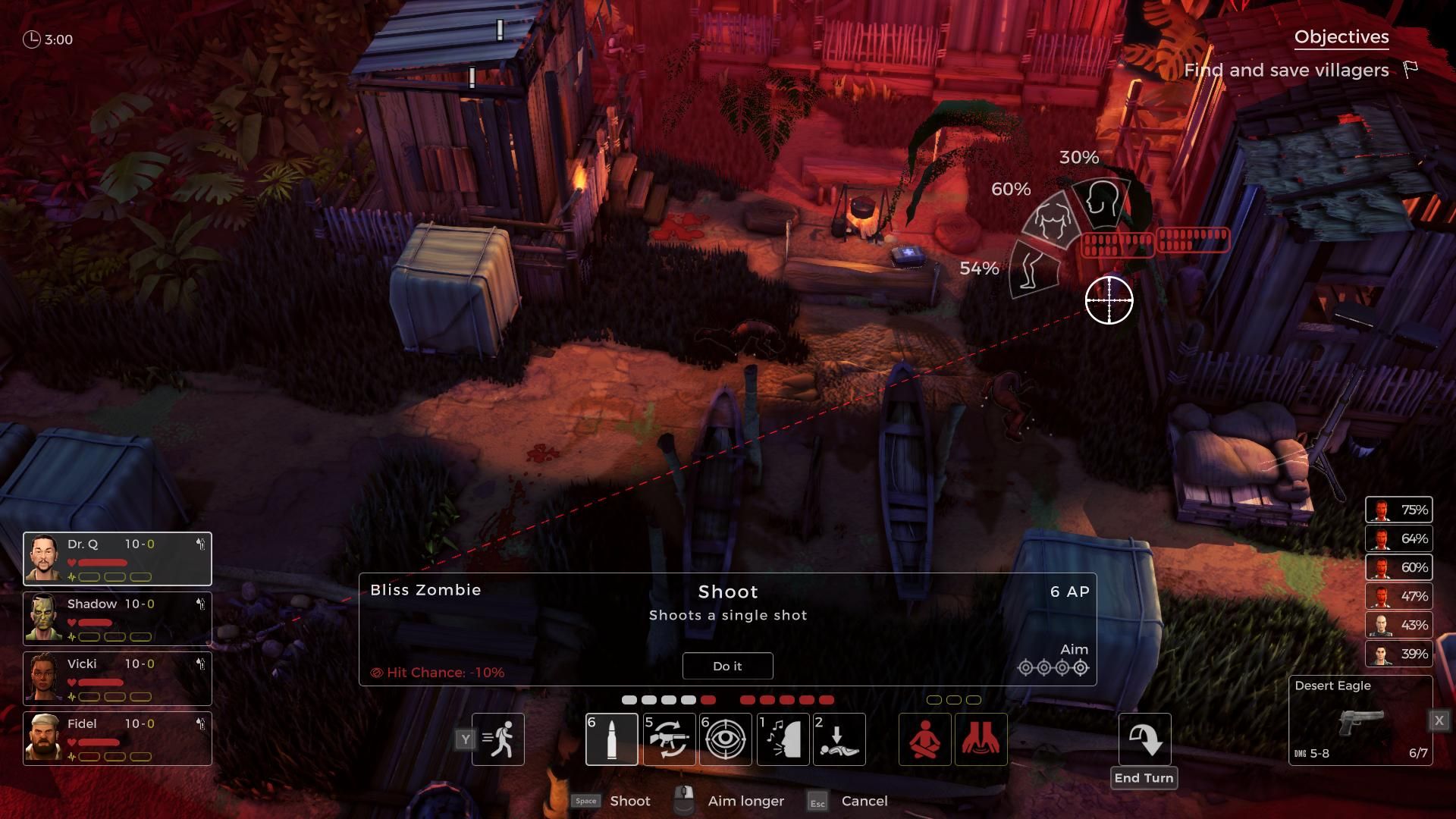Screen dimensions: 1456x819
Task: Click the weapon reload/swap rifle icon
Action: pyautogui.click(x=669, y=739)
